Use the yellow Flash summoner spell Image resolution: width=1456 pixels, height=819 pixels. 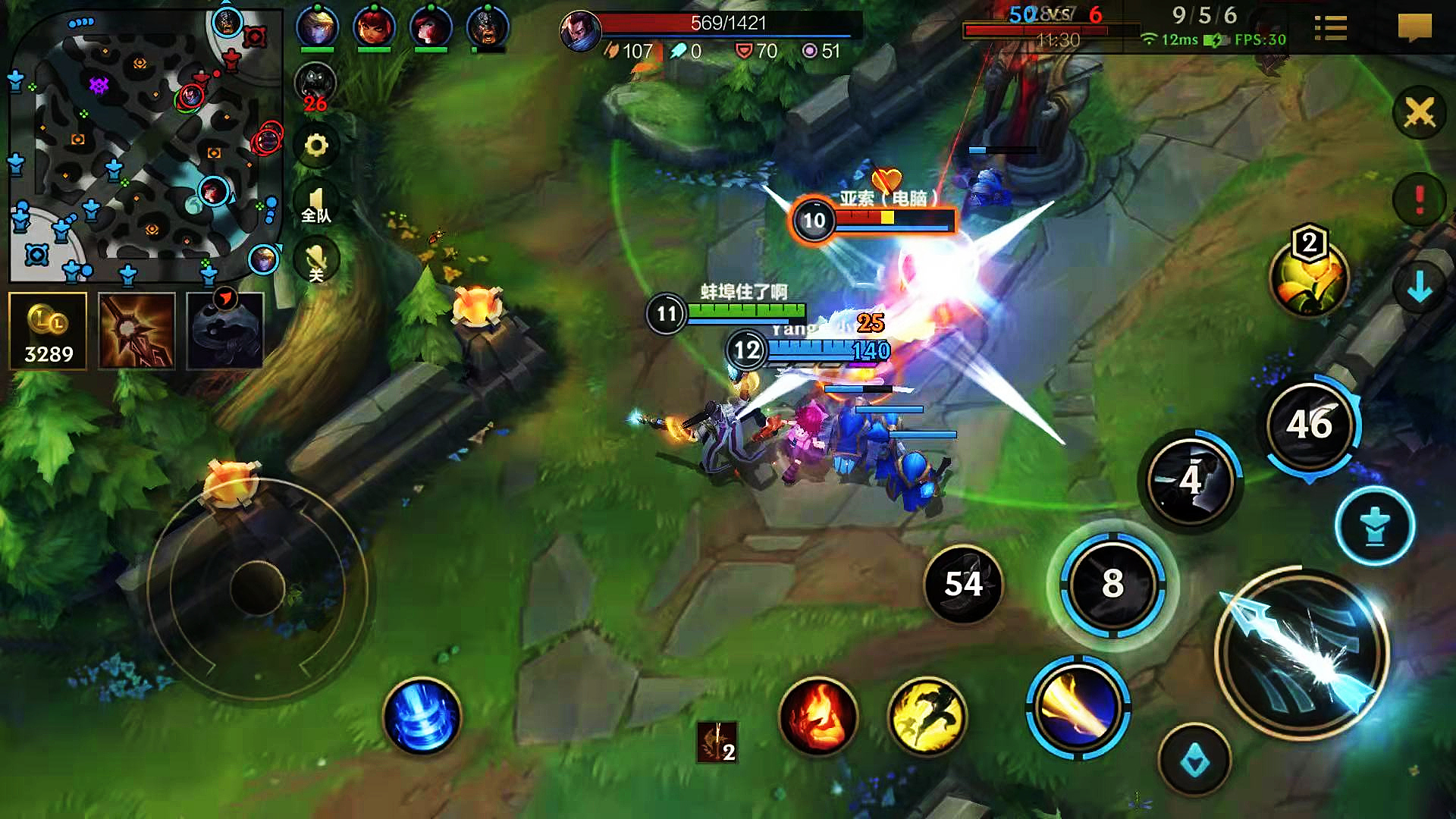click(927, 717)
